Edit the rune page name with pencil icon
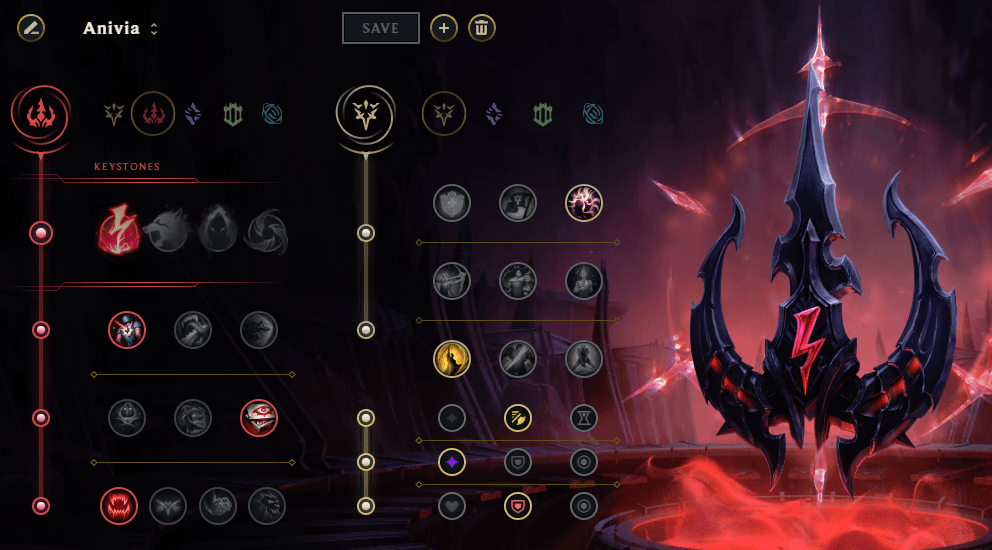The image size is (992, 550). click(31, 27)
